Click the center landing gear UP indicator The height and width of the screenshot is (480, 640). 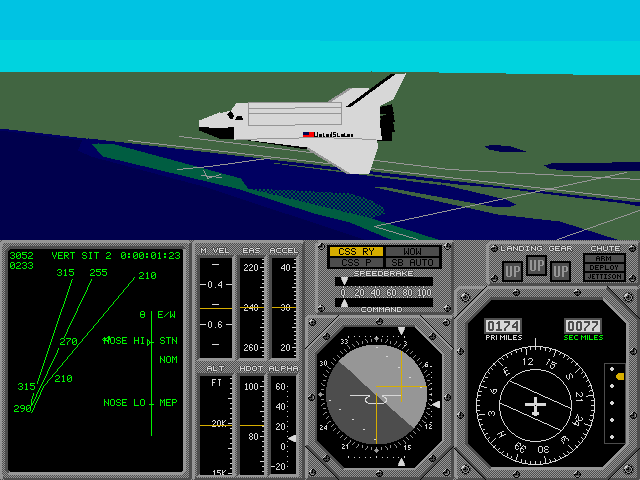[x=536, y=266]
